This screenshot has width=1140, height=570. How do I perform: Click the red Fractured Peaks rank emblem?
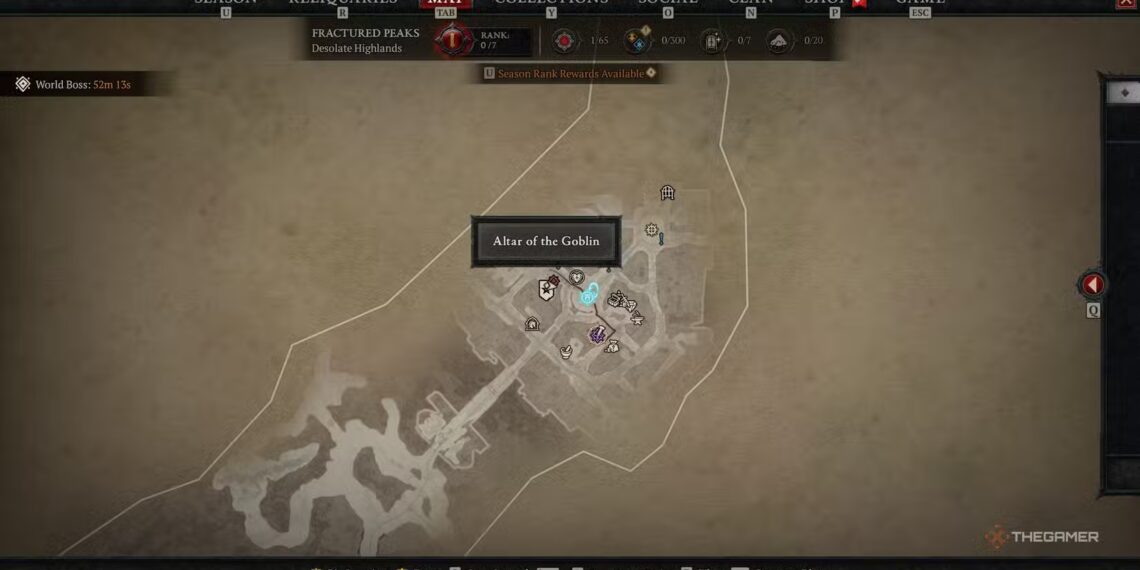point(453,41)
